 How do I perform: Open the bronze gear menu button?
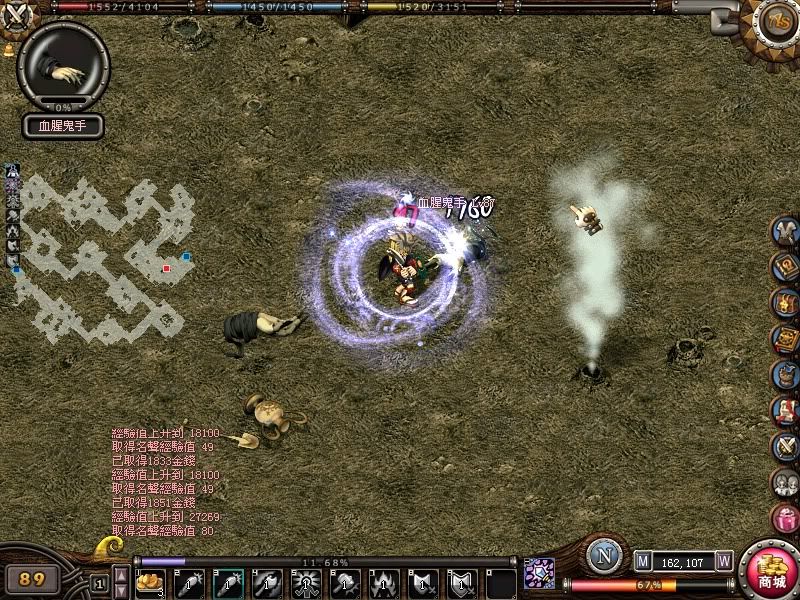(x=775, y=20)
